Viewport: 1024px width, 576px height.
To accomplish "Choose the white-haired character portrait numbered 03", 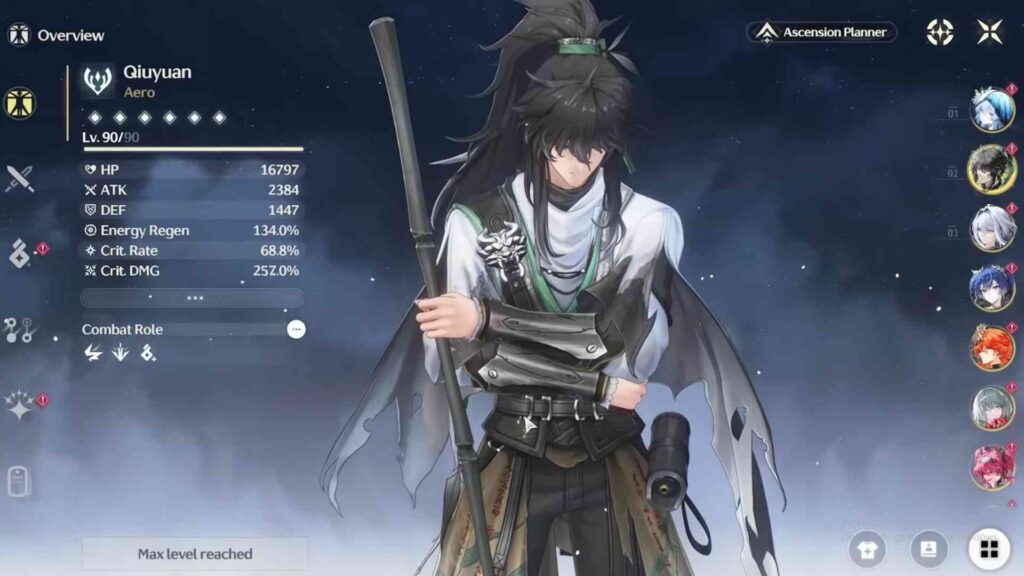I will [x=991, y=227].
